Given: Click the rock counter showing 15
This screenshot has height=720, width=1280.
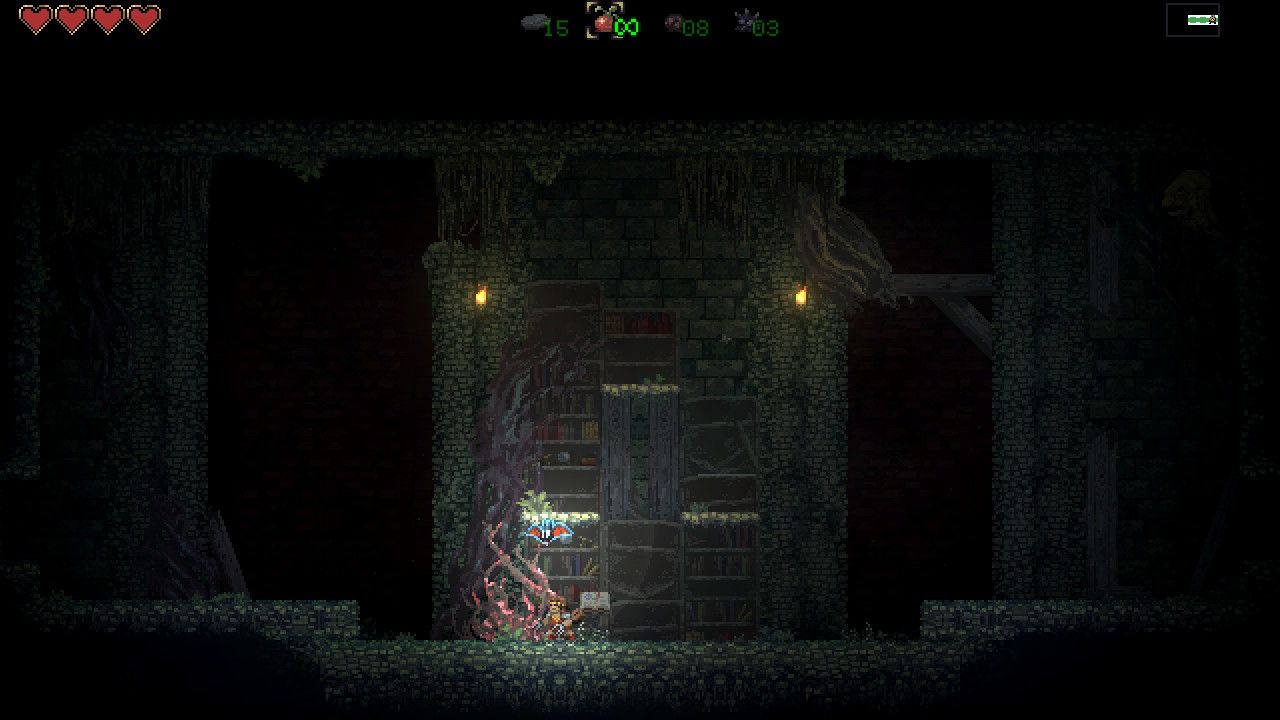Looking at the screenshot, I should tap(558, 28).
